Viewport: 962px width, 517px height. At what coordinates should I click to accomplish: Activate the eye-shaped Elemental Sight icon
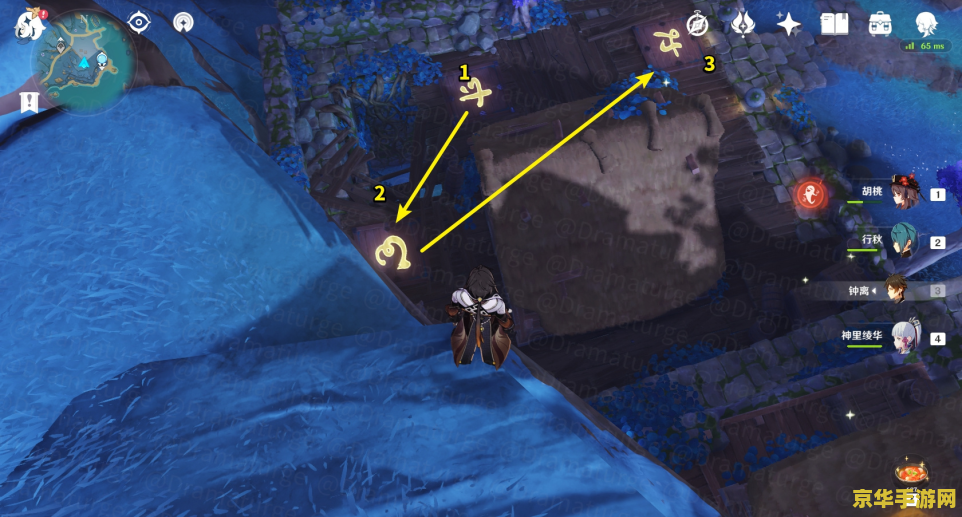click(138, 23)
